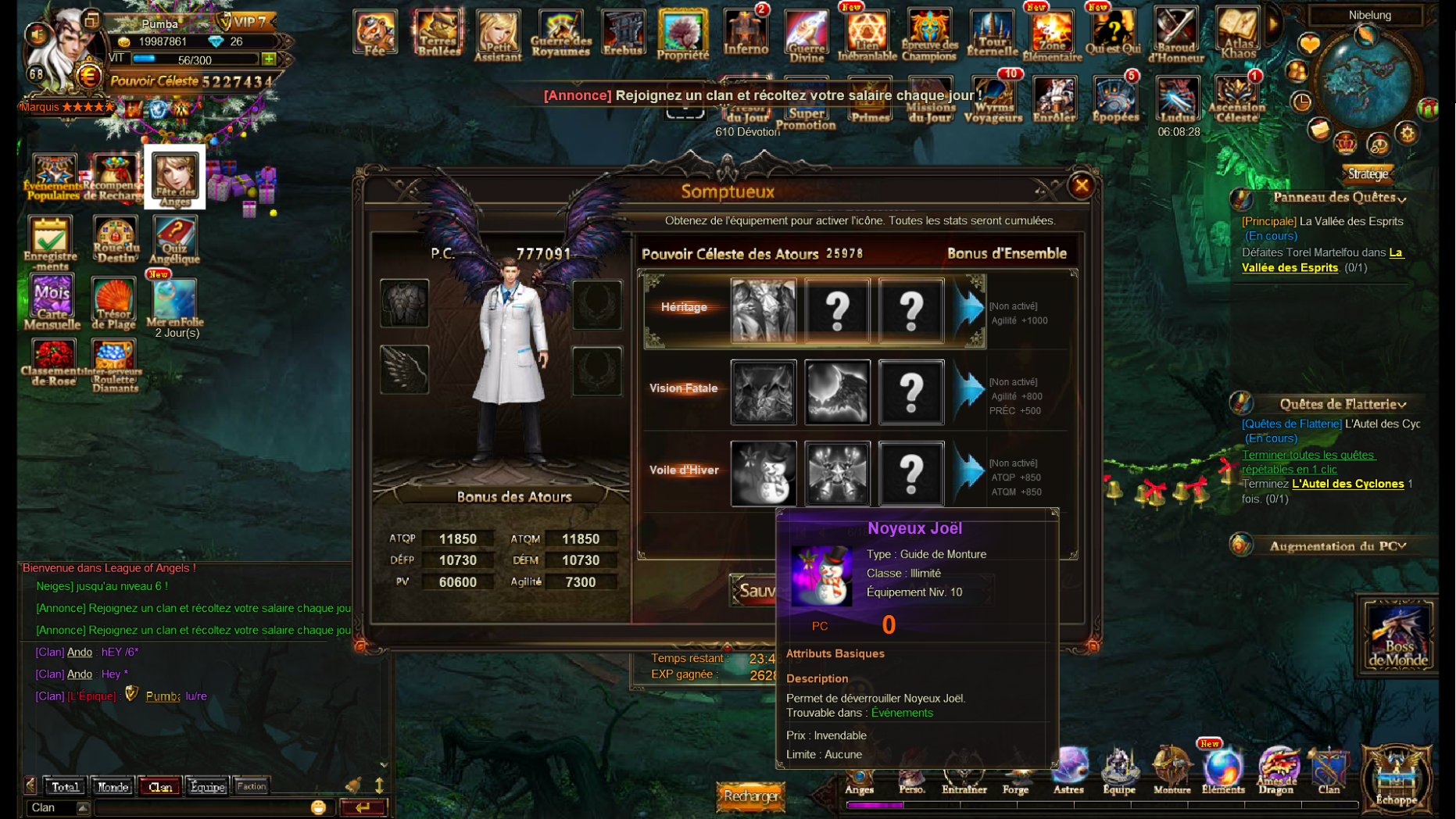The width and height of the screenshot is (1456, 819).
Task: Follow the L'Autel des Cyclones quest link
Action: coord(1347,484)
